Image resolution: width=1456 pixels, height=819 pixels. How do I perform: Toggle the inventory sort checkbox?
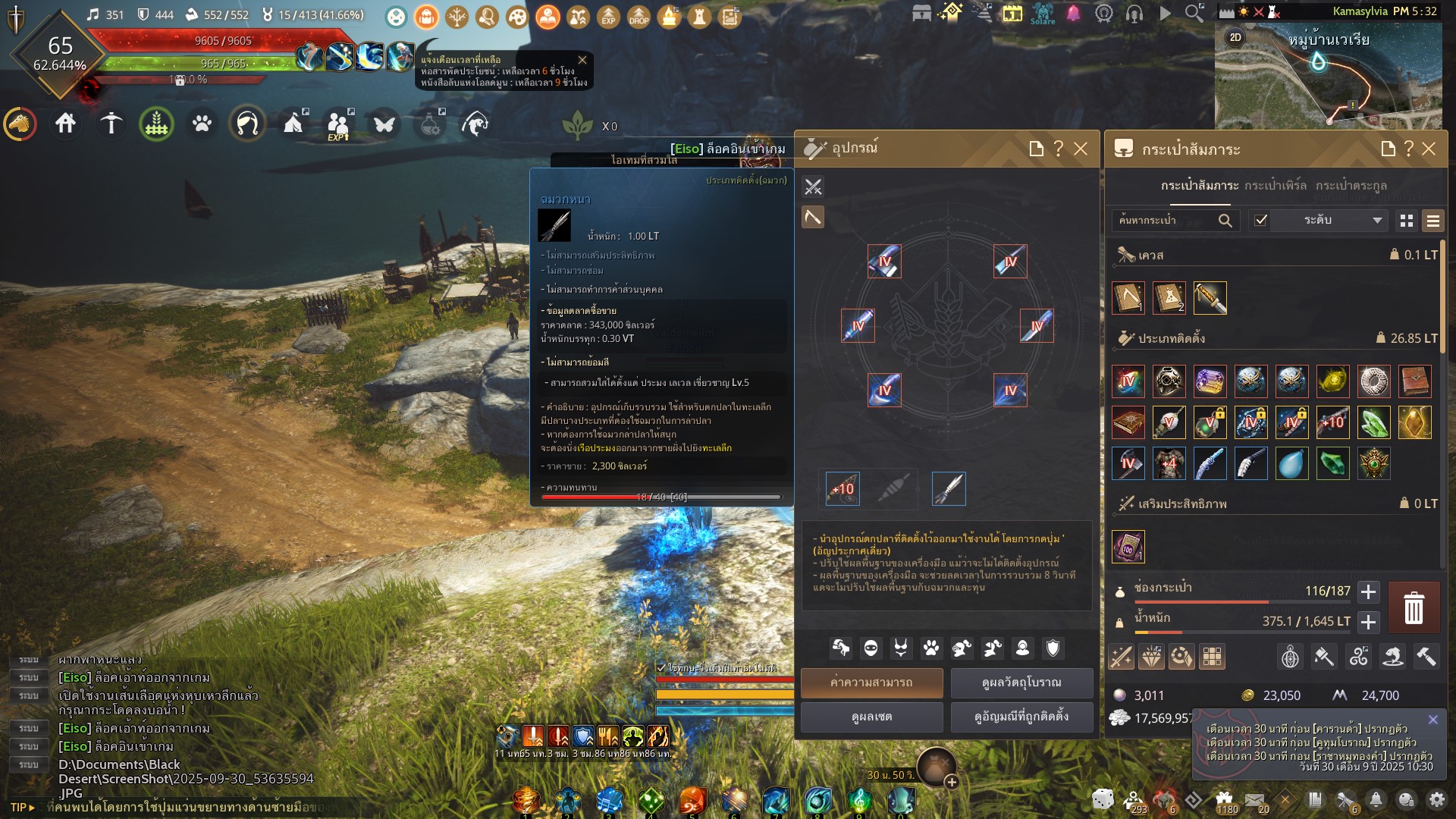point(1261,220)
